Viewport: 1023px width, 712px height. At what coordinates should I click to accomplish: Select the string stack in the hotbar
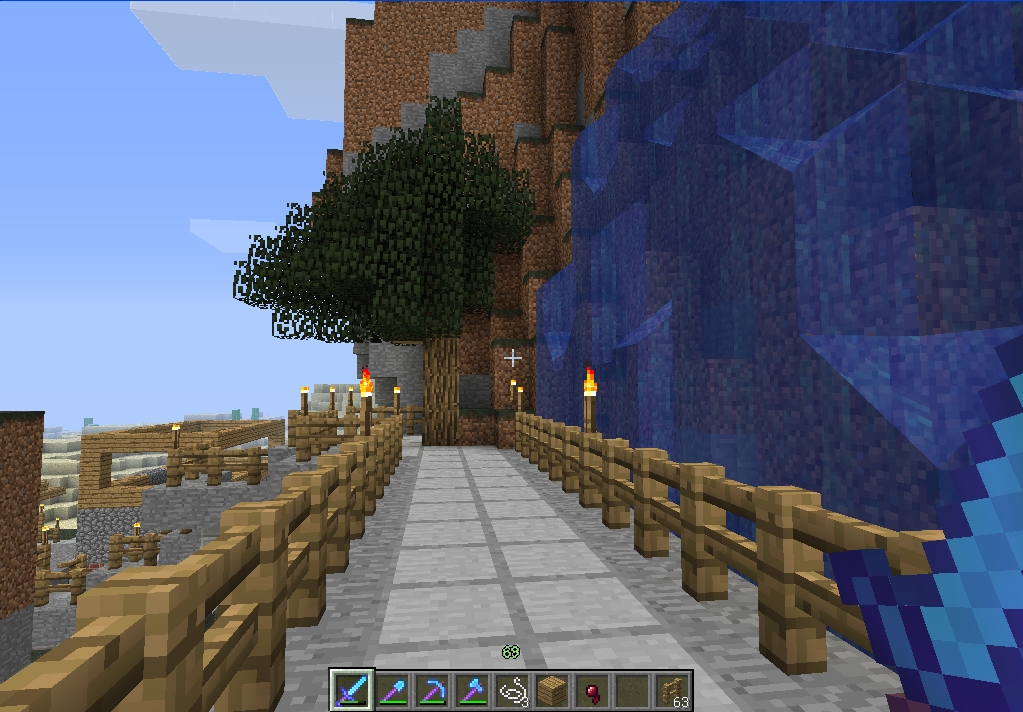click(x=512, y=690)
